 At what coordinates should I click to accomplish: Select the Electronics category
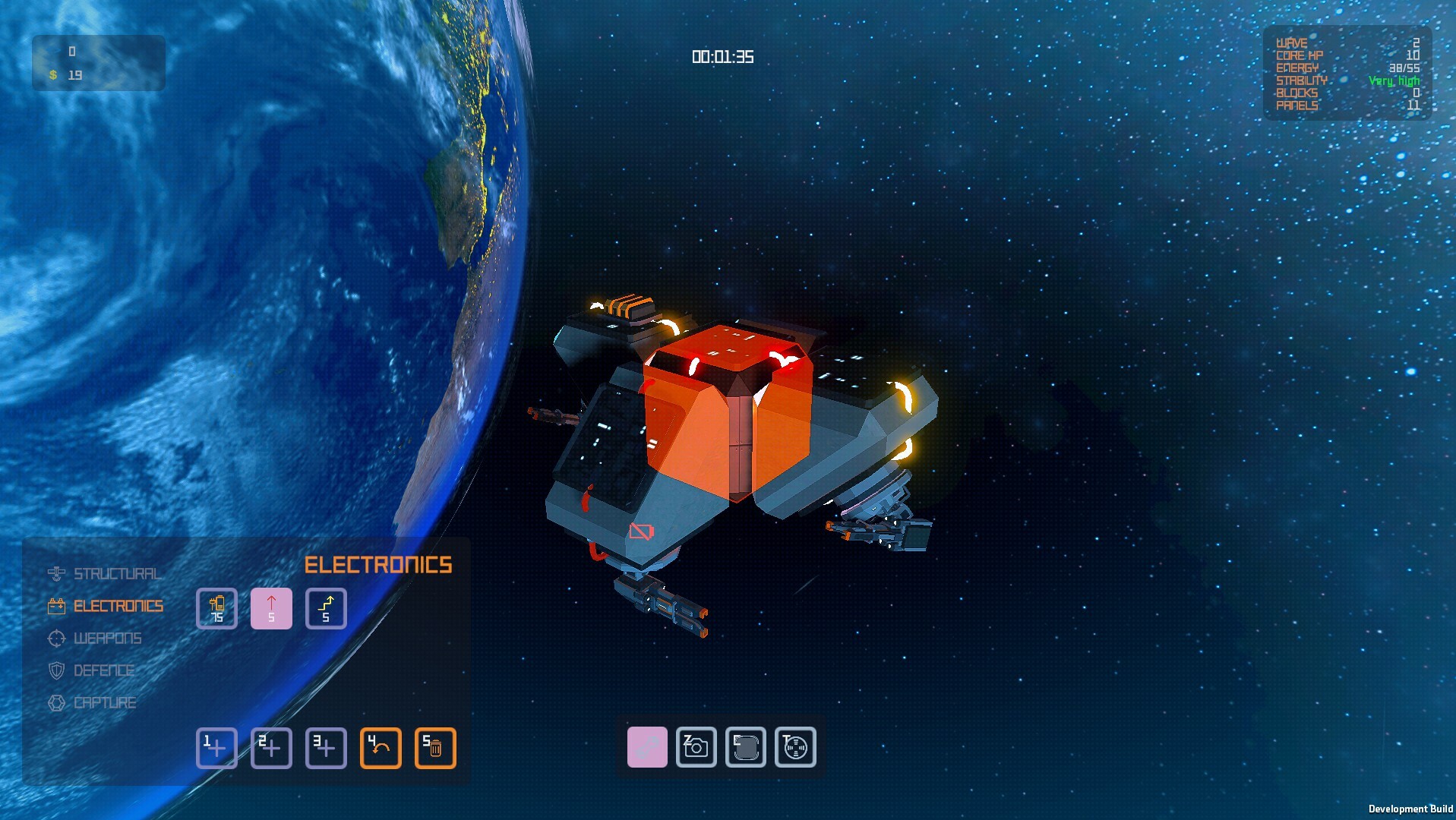(118, 606)
